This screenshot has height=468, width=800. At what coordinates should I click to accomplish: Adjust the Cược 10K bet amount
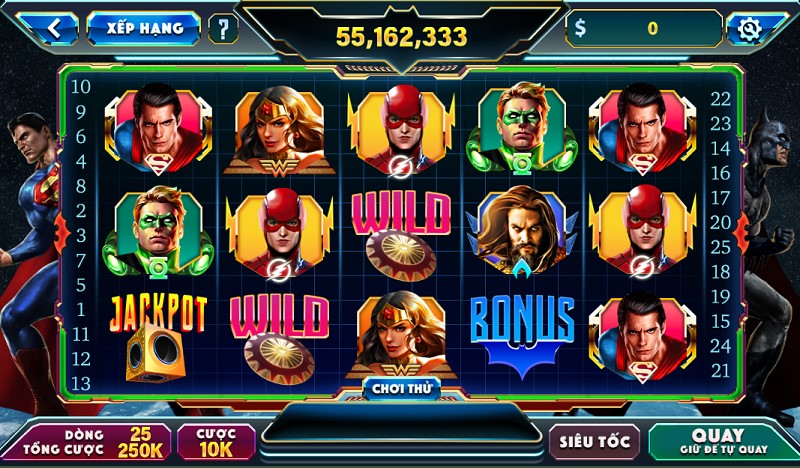[216, 442]
